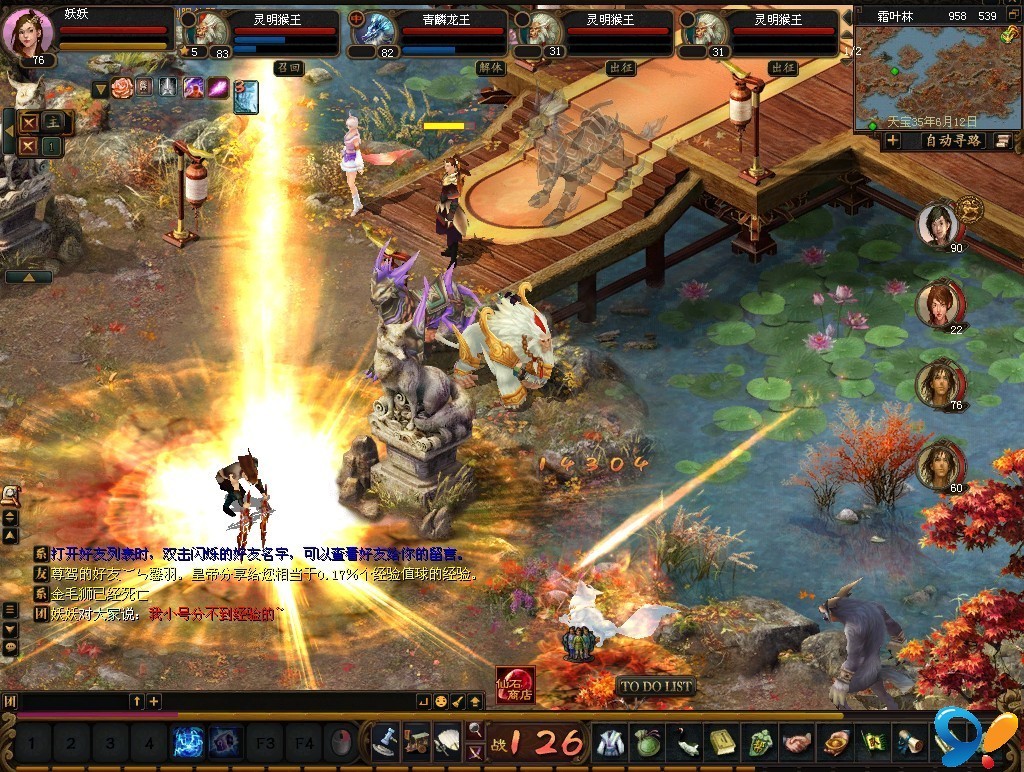
Task: Click the 召回 recall button under the first pet
Action: 287,68
